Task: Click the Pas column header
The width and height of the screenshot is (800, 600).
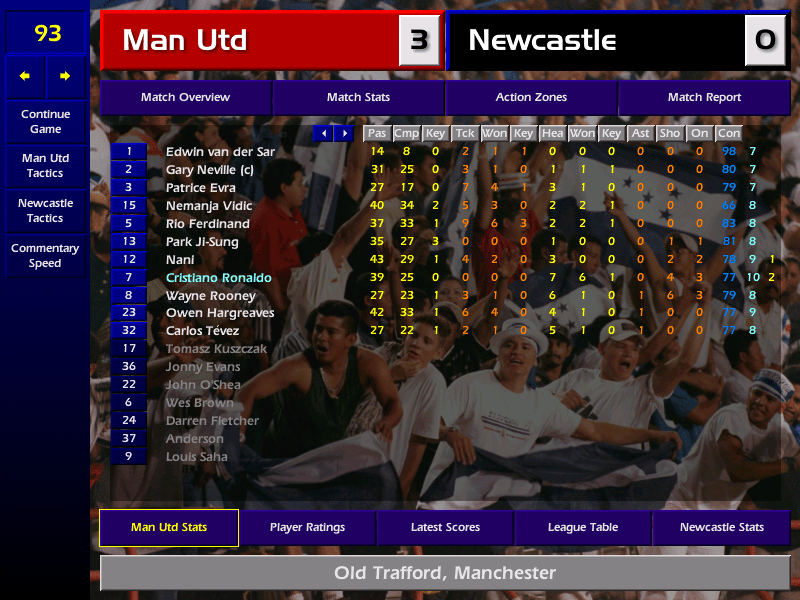Action: pos(376,133)
